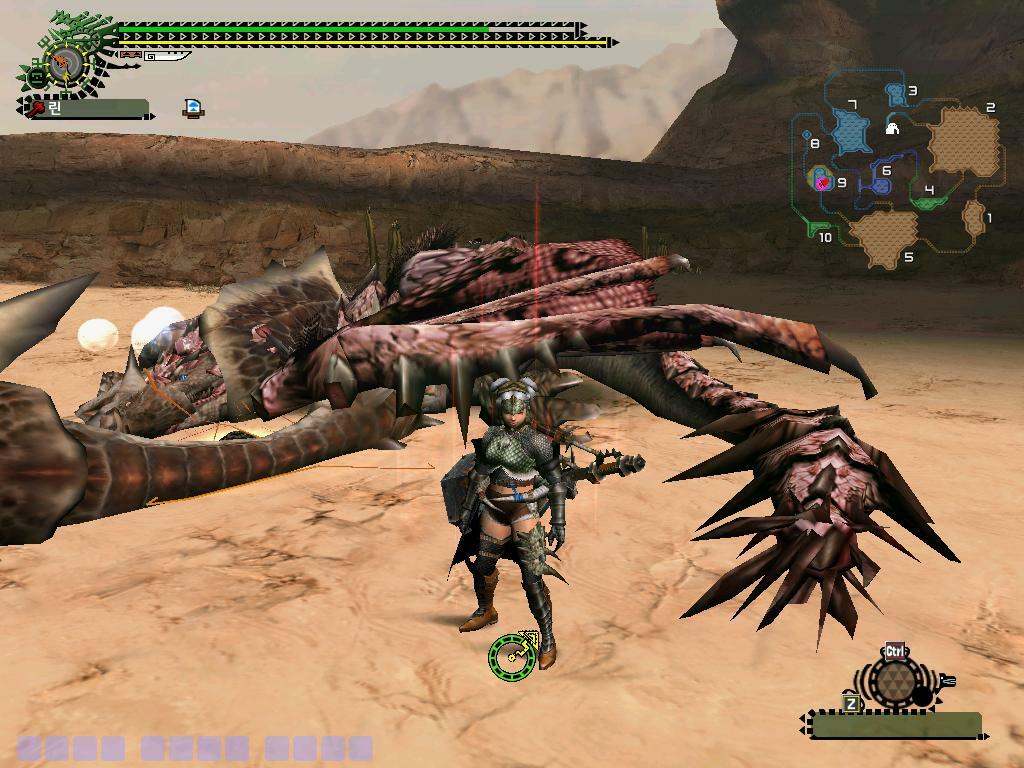This screenshot has width=1024, height=768.
Task: Click area 1 on the minimap
Action: click(973, 218)
